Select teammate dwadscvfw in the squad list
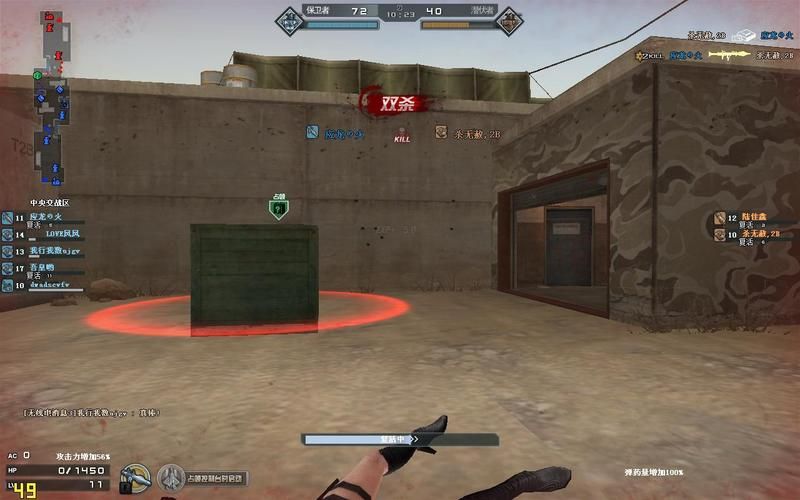This screenshot has height=500, width=800. click(x=42, y=285)
